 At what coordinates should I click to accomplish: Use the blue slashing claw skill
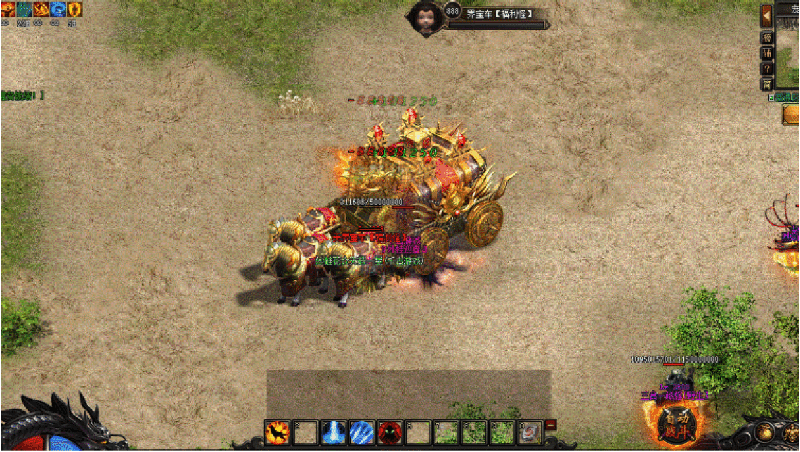click(362, 432)
